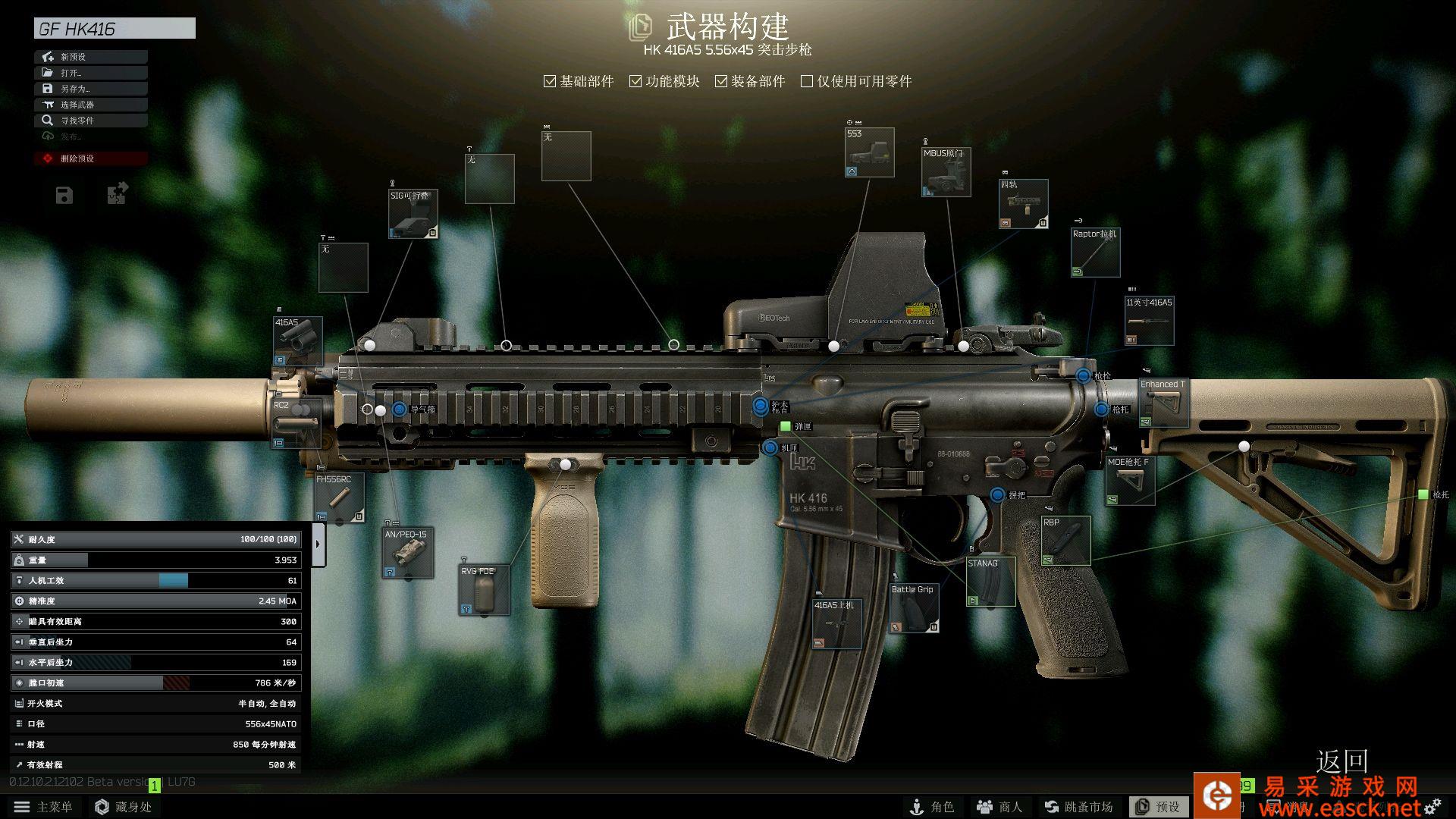This screenshot has width=1456, height=819.
Task: Select the 553 holographic sight slot
Action: (869, 152)
